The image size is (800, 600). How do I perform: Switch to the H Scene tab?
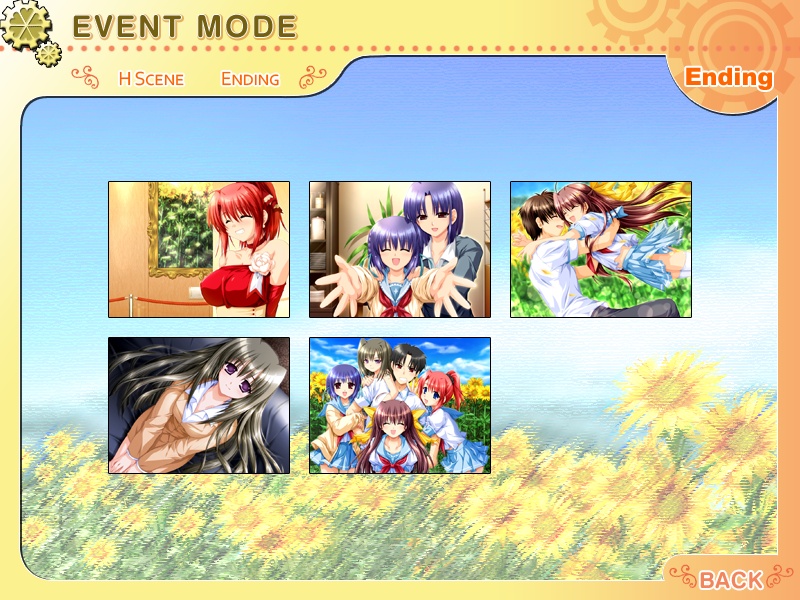pyautogui.click(x=151, y=79)
